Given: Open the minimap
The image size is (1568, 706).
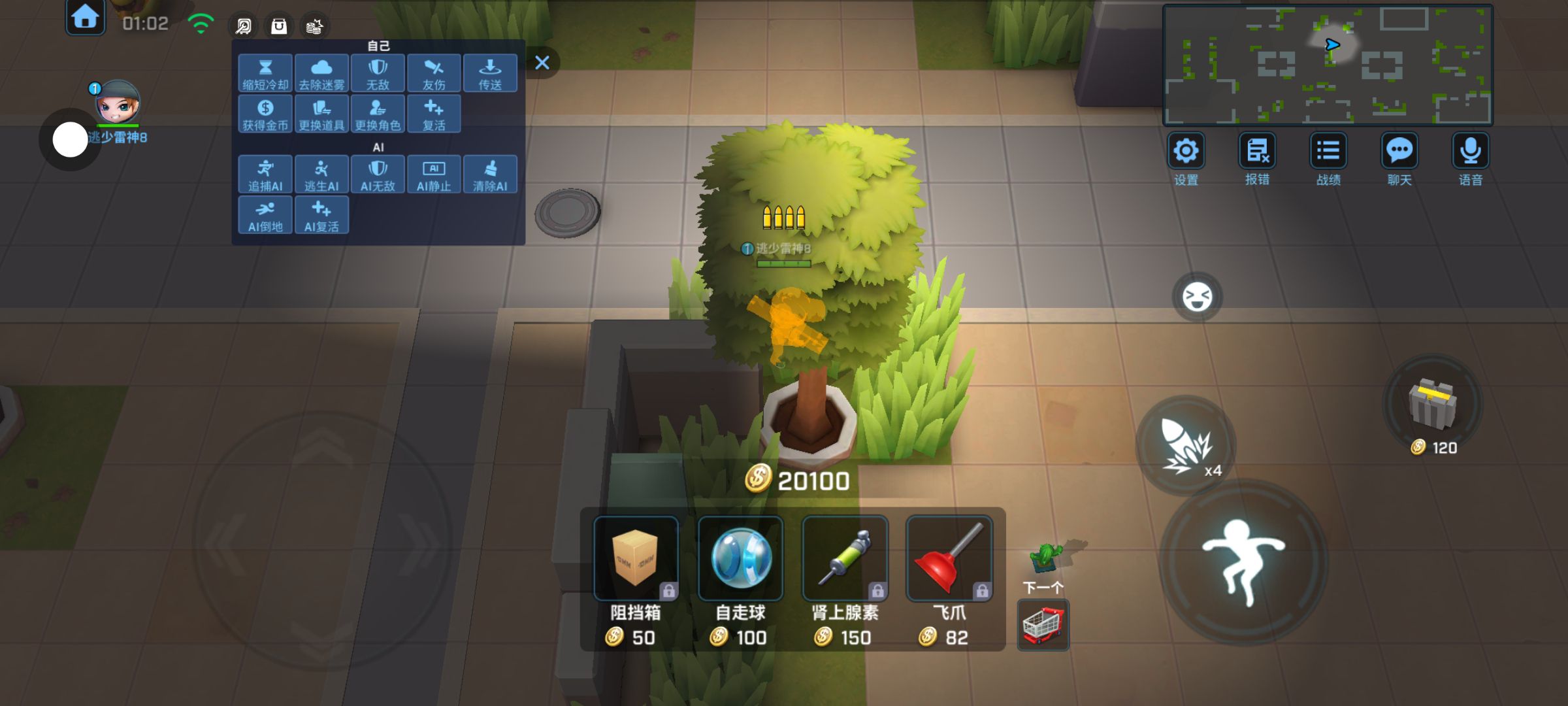Looking at the screenshot, I should coord(1328,64).
